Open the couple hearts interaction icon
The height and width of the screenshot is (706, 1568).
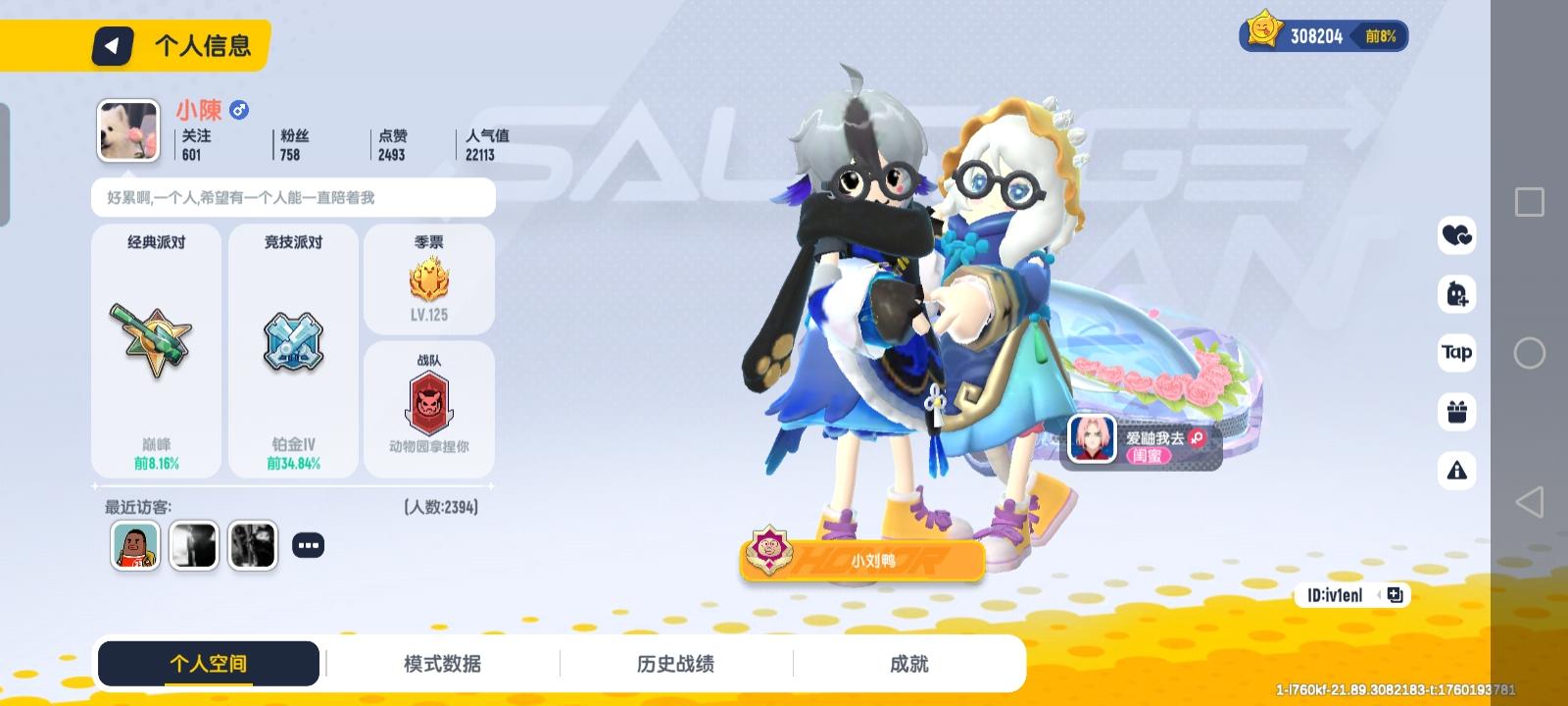click(1457, 235)
